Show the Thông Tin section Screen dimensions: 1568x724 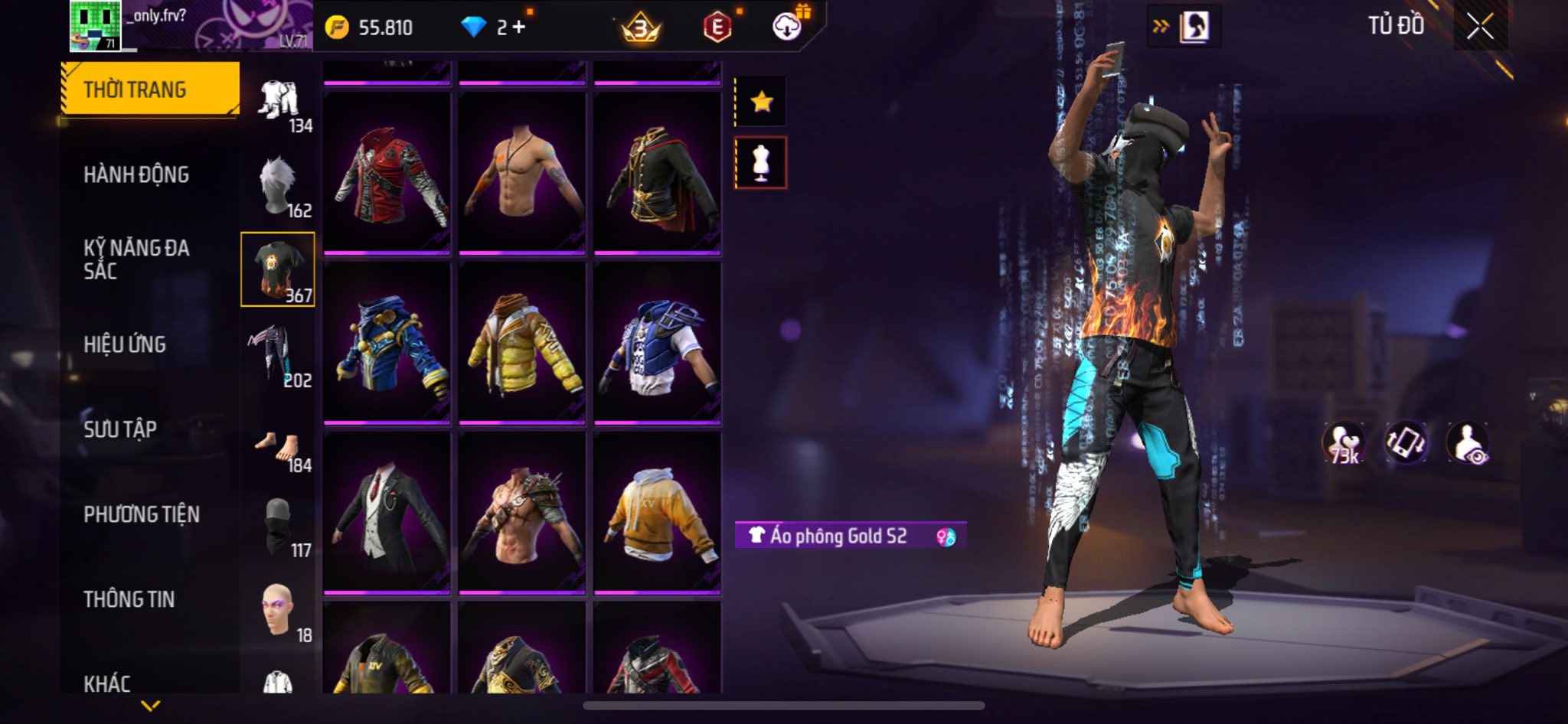(x=129, y=599)
